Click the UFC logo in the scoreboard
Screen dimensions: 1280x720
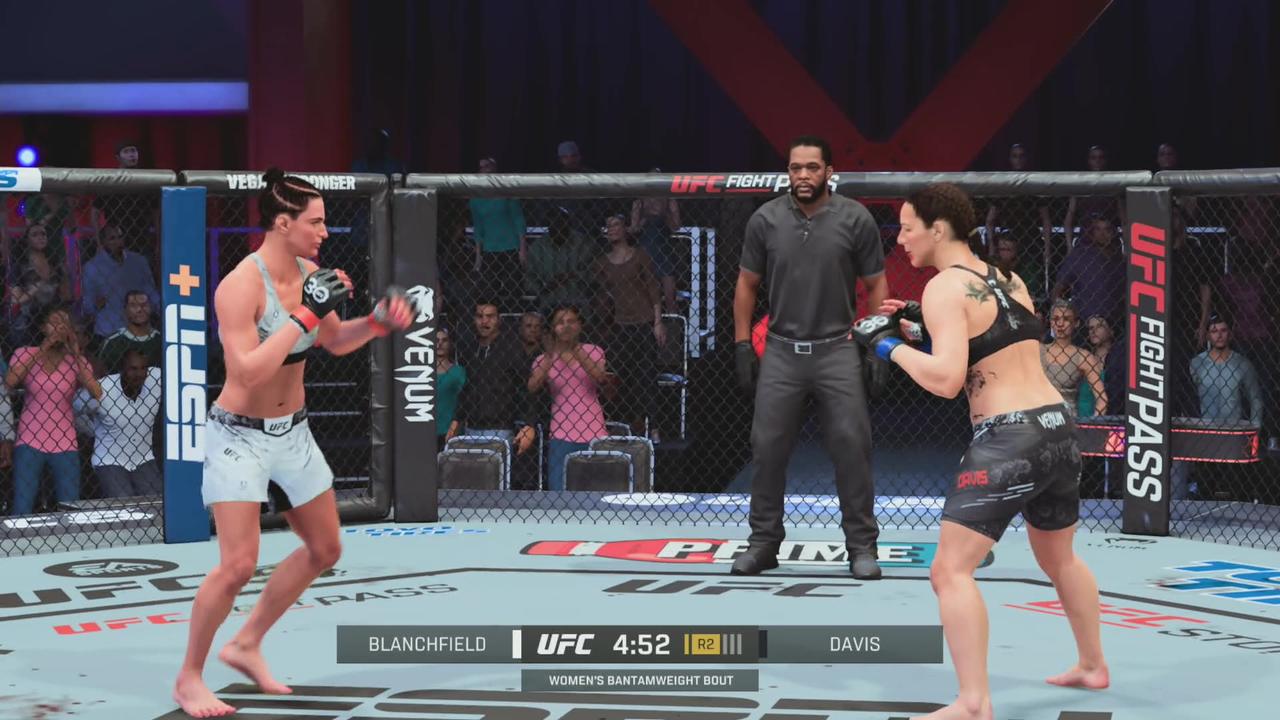565,645
